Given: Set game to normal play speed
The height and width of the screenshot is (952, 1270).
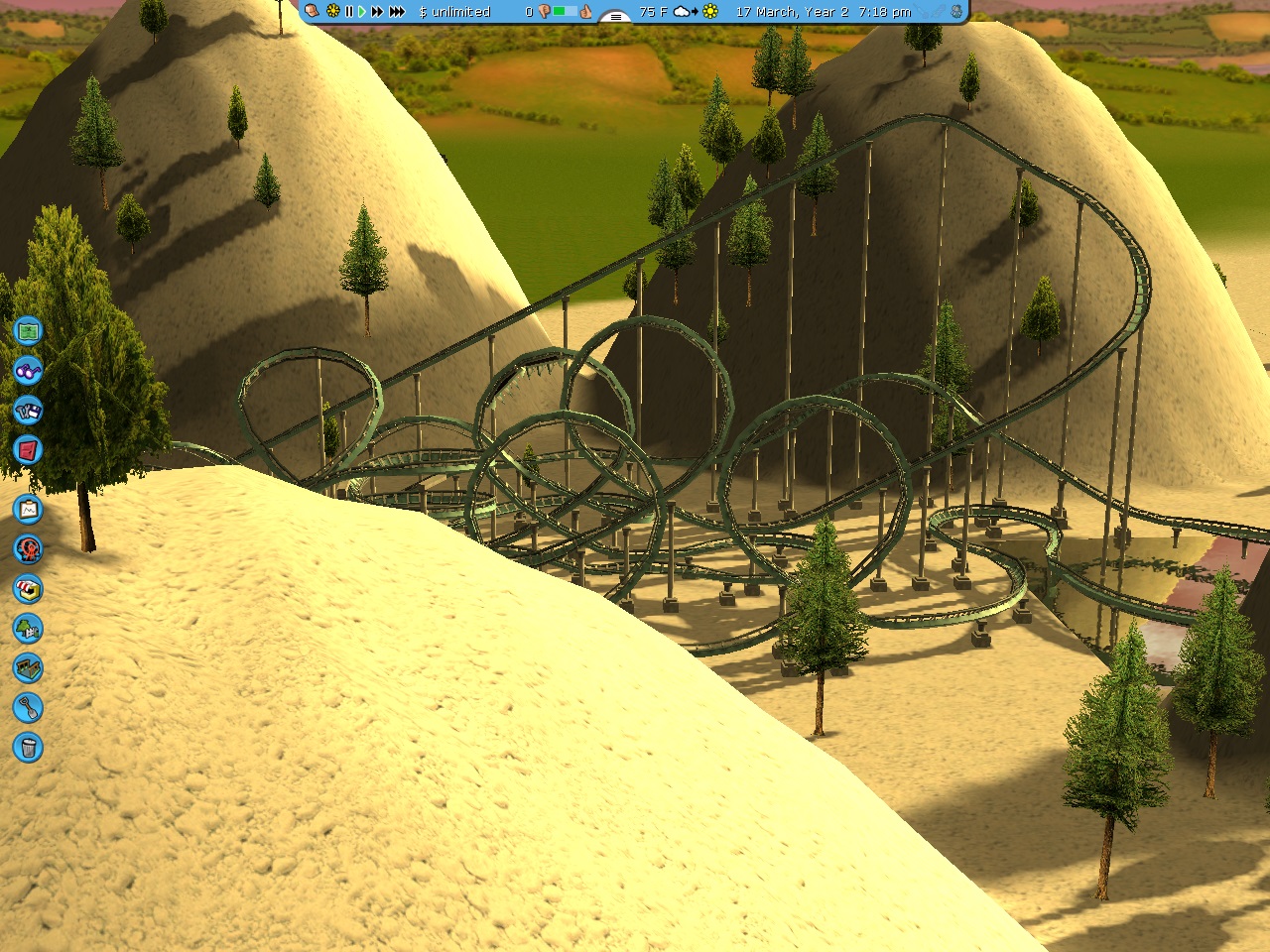Looking at the screenshot, I should 362,12.
